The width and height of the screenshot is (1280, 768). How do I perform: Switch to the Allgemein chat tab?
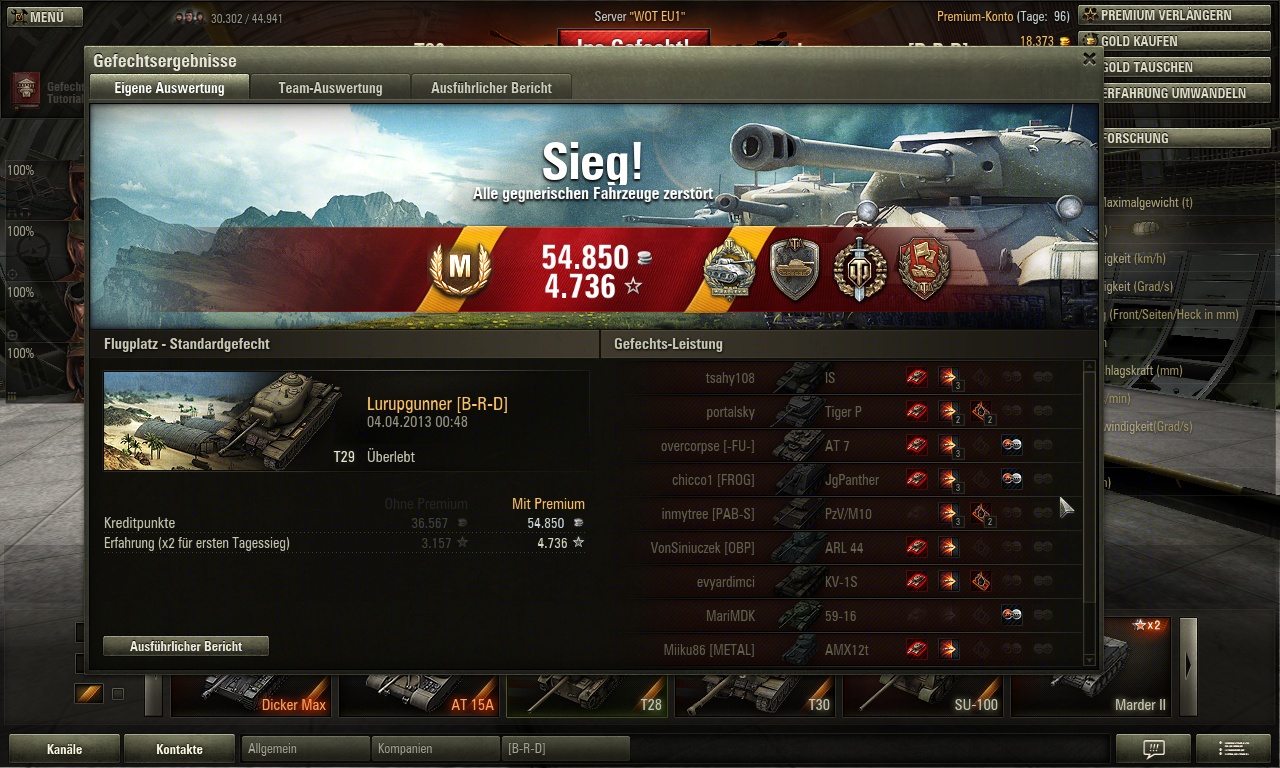(x=305, y=749)
